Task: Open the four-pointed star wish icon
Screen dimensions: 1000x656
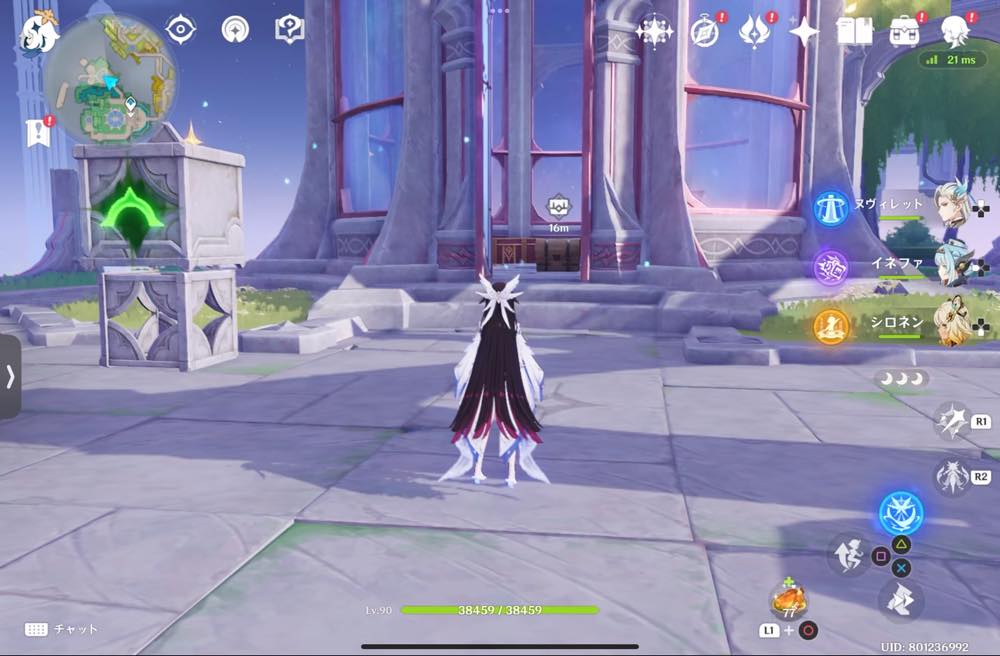Action: [803, 32]
